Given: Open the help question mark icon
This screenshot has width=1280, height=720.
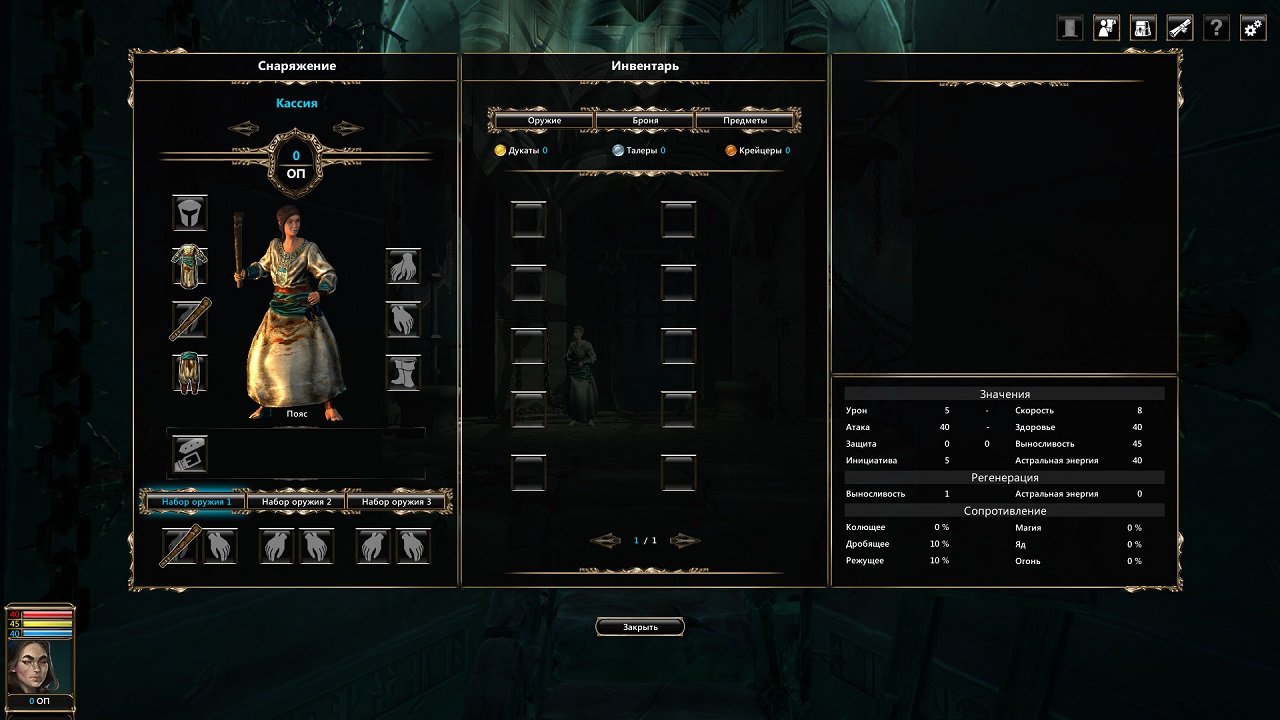Looking at the screenshot, I should [x=1214, y=27].
